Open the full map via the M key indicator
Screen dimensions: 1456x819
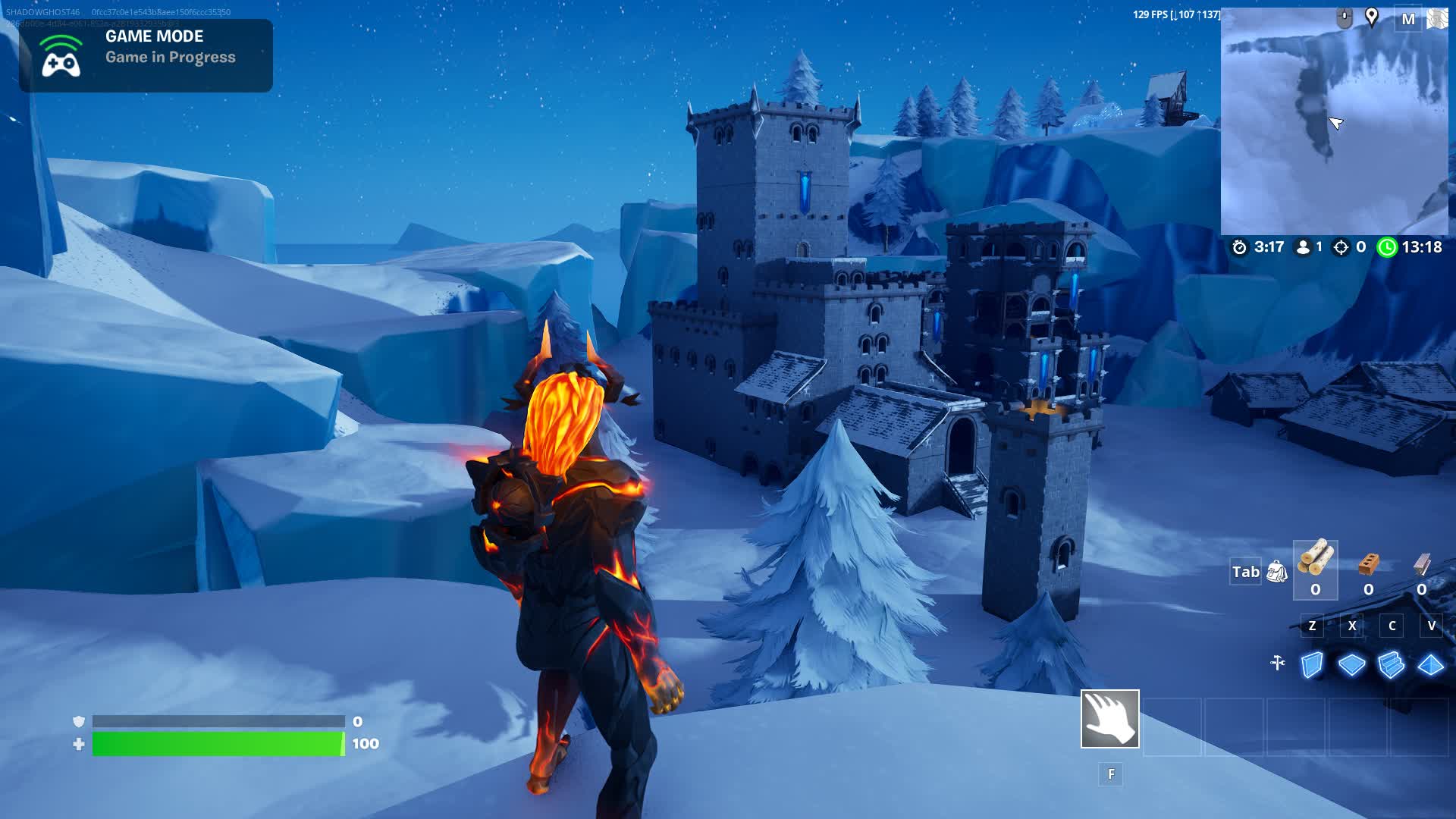pyautogui.click(x=1409, y=20)
